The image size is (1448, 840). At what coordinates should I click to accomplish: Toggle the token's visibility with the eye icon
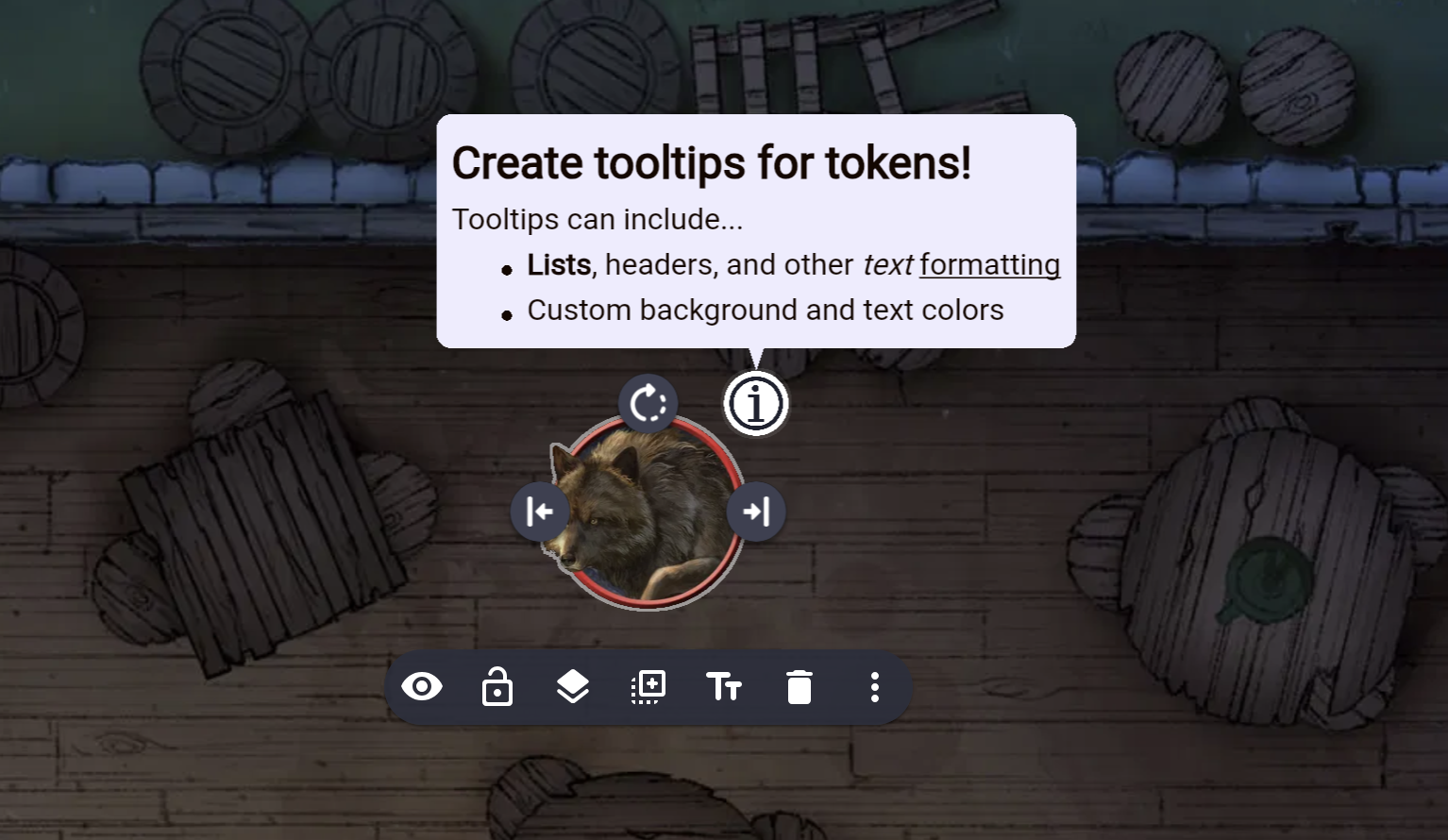[422, 687]
